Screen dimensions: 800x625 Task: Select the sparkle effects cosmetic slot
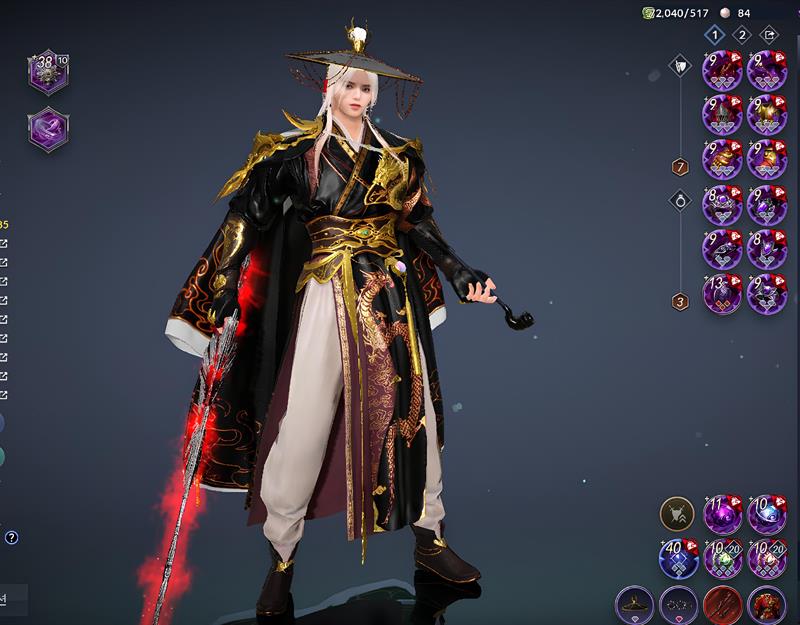tap(678, 605)
